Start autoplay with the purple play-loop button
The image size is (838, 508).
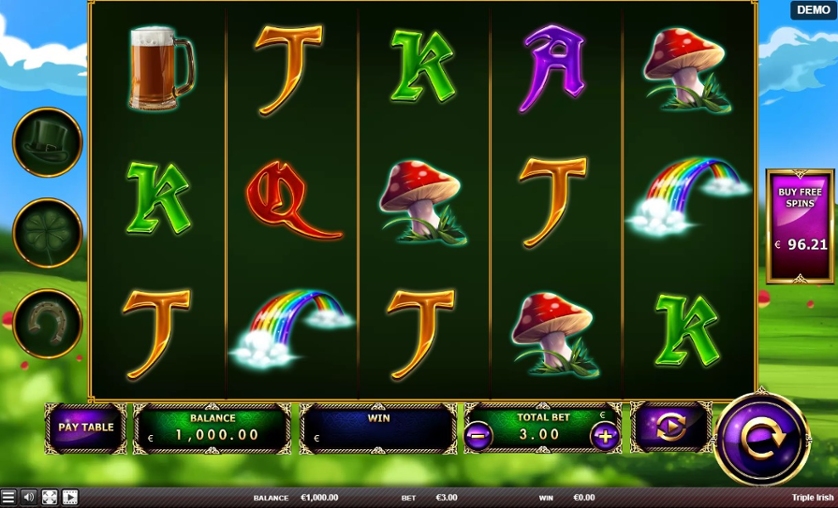(x=672, y=427)
